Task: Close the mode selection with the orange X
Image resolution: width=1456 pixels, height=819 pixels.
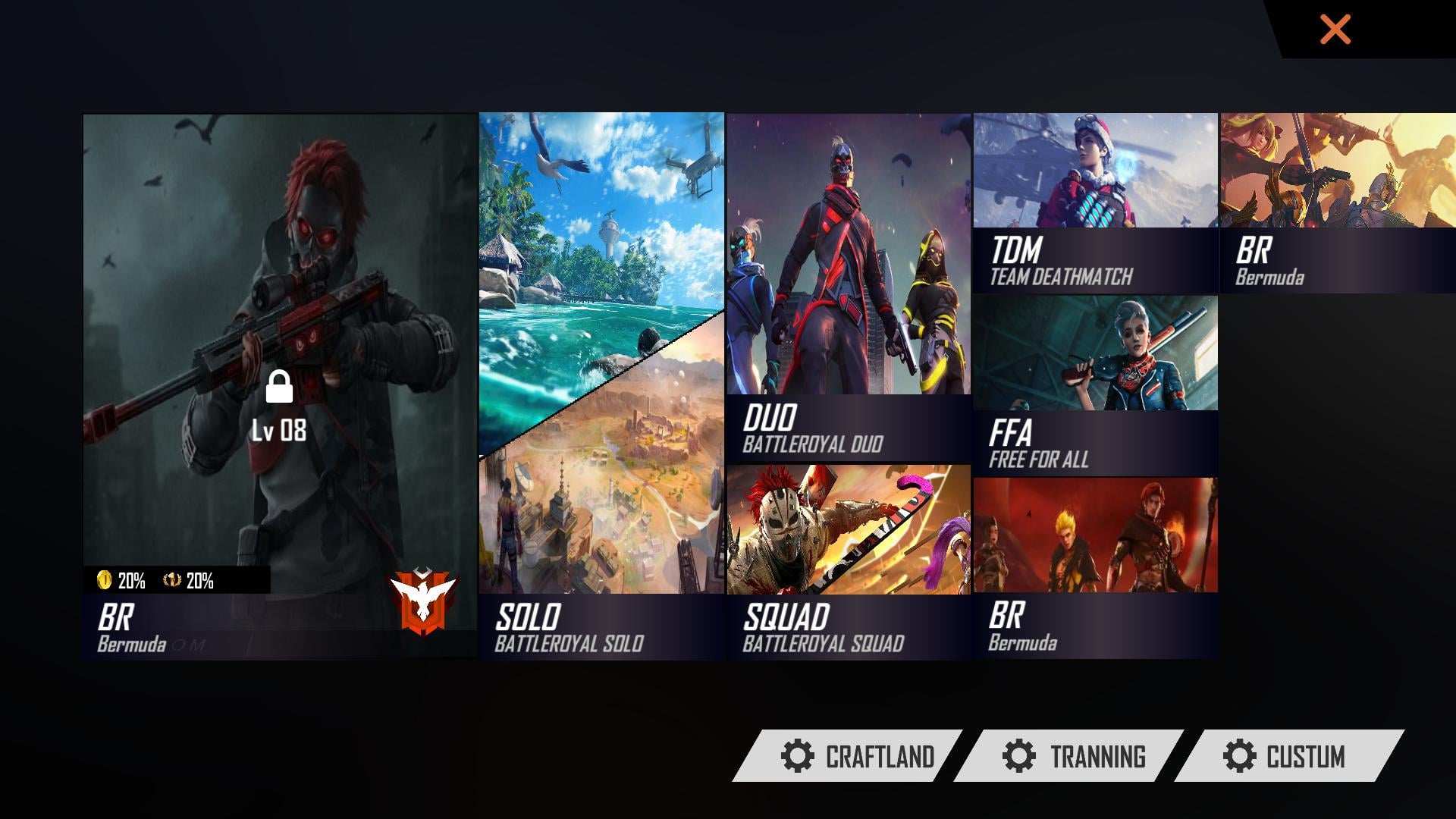Action: (x=1335, y=30)
